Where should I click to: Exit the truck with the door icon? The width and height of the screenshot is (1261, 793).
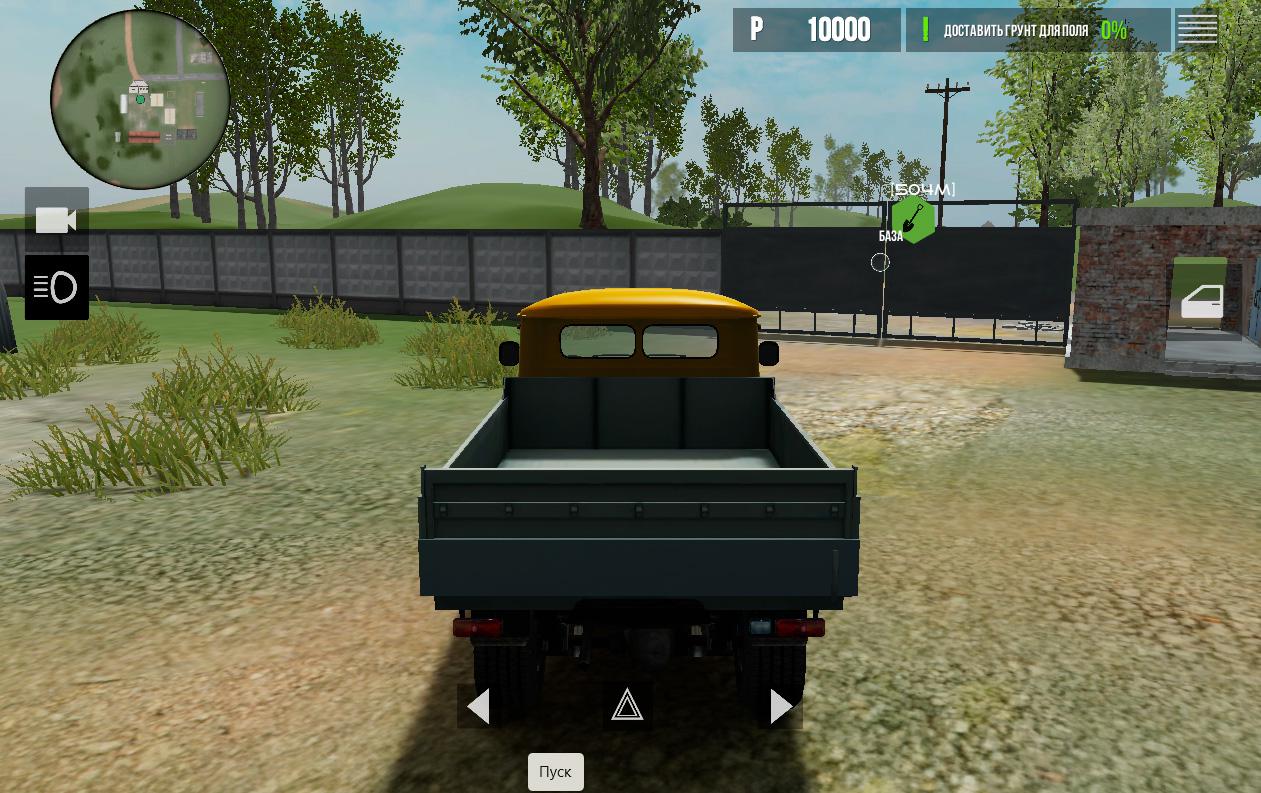tap(1201, 300)
